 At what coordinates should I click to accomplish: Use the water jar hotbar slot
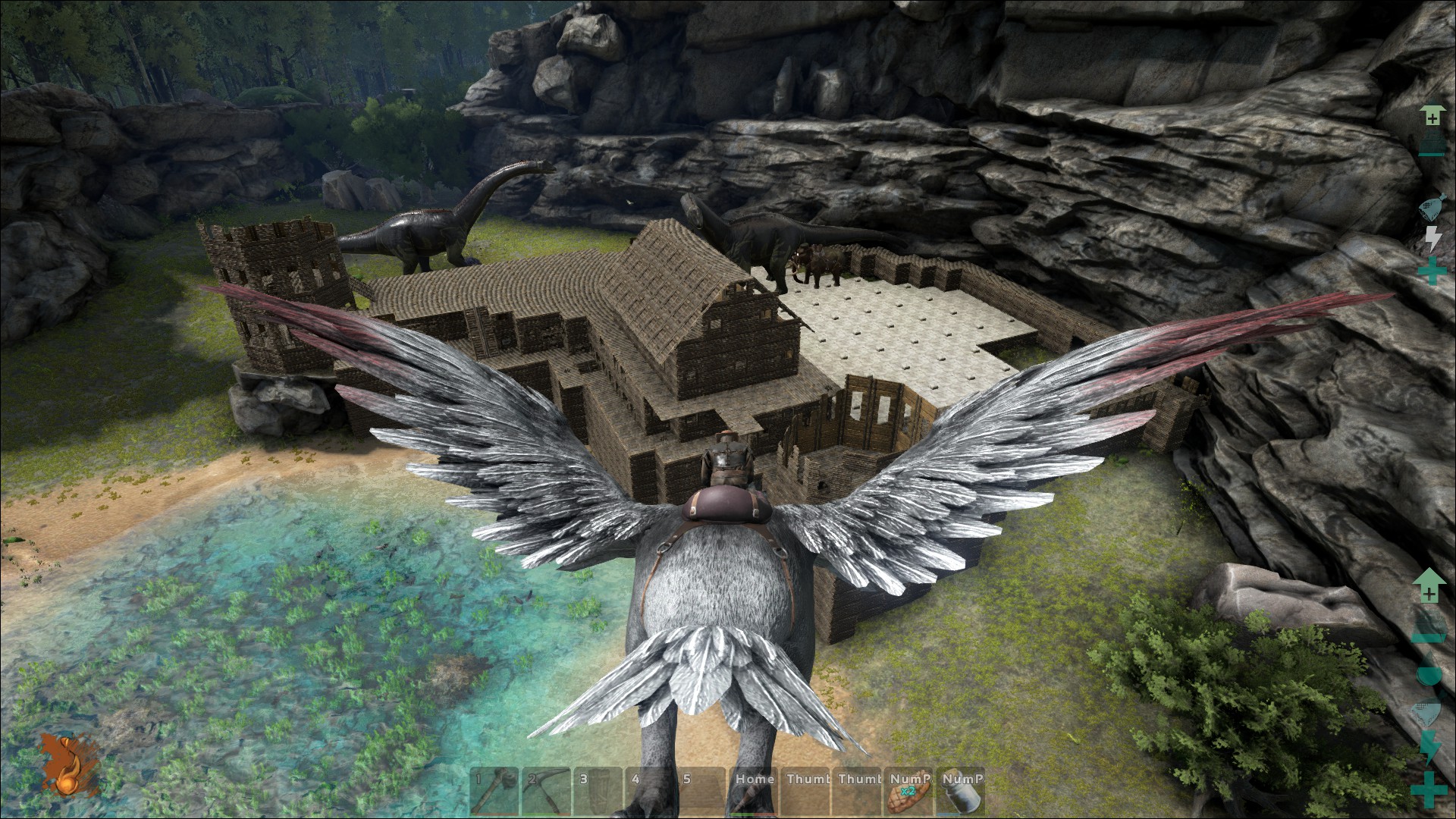(962, 792)
